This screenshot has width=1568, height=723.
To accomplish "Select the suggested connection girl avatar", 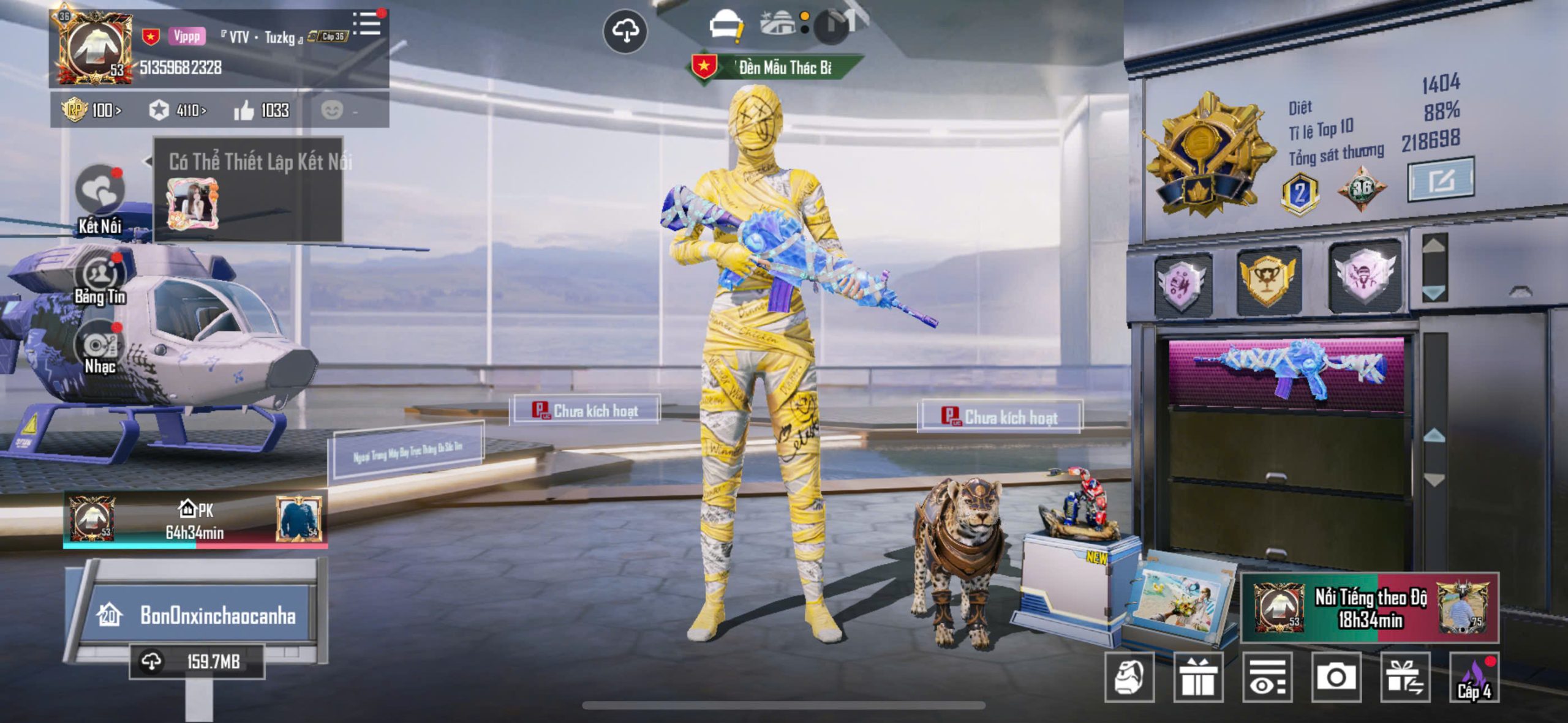I will [x=192, y=203].
